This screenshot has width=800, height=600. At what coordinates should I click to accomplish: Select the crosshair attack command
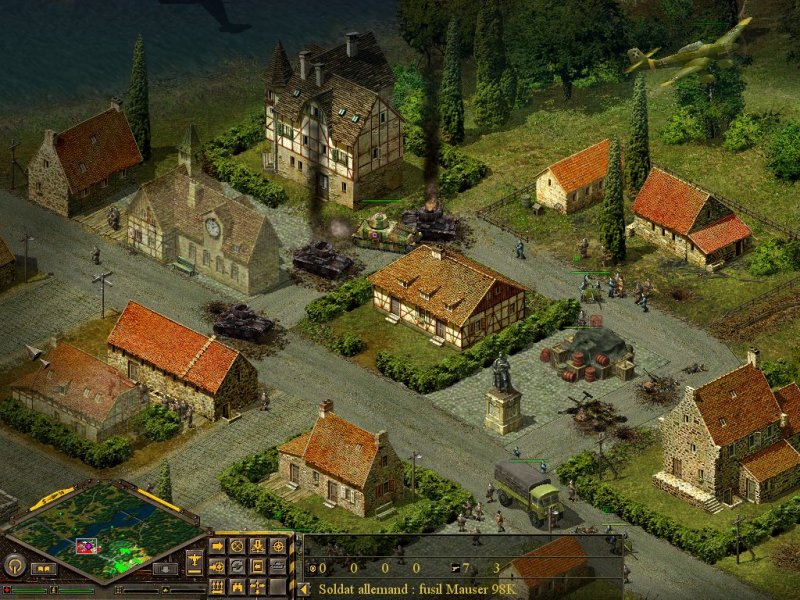click(277, 546)
